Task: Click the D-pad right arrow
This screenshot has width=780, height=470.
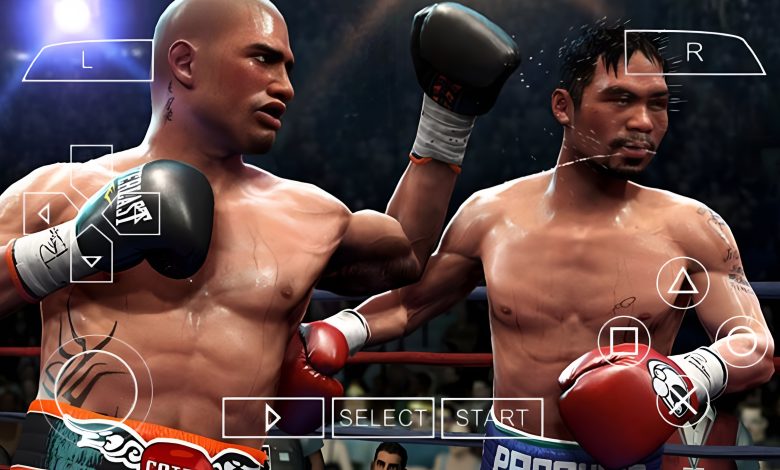Action: tap(138, 213)
